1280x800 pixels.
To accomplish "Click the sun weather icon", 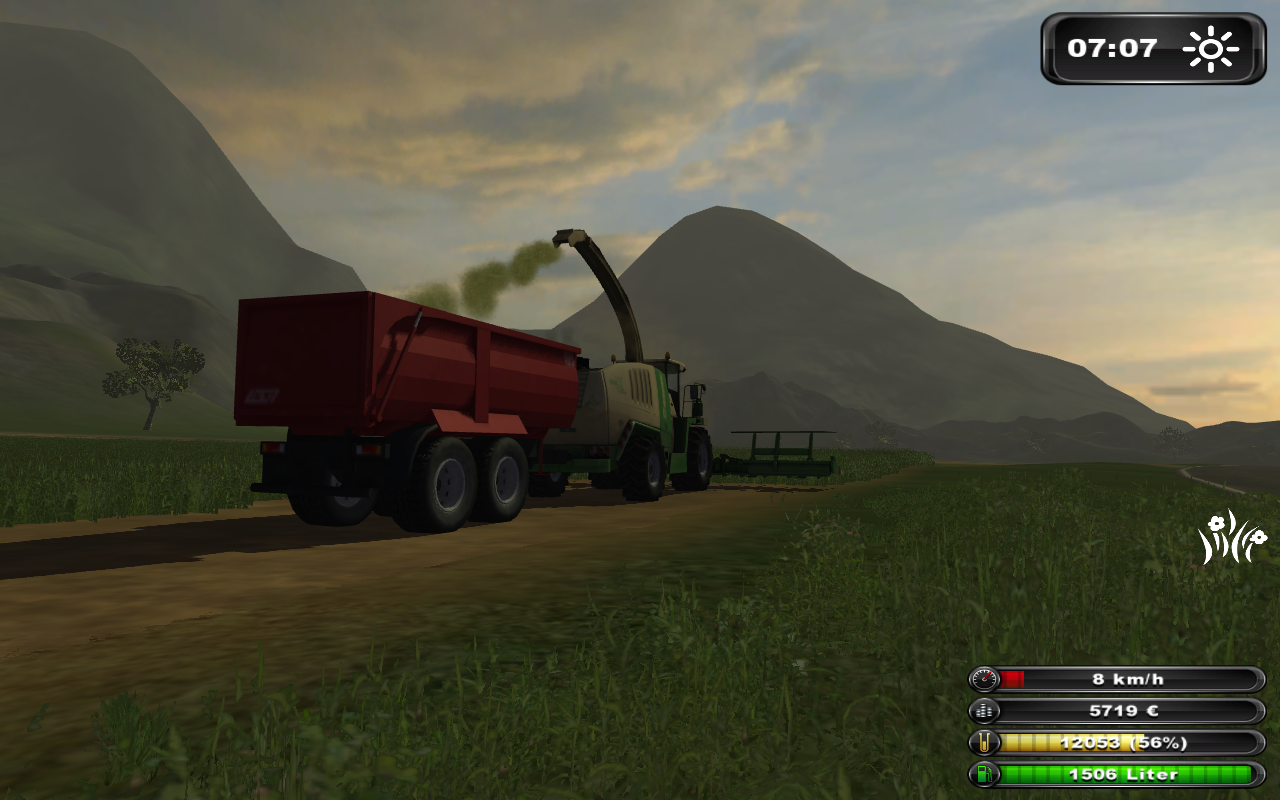I will pyautogui.click(x=1210, y=49).
